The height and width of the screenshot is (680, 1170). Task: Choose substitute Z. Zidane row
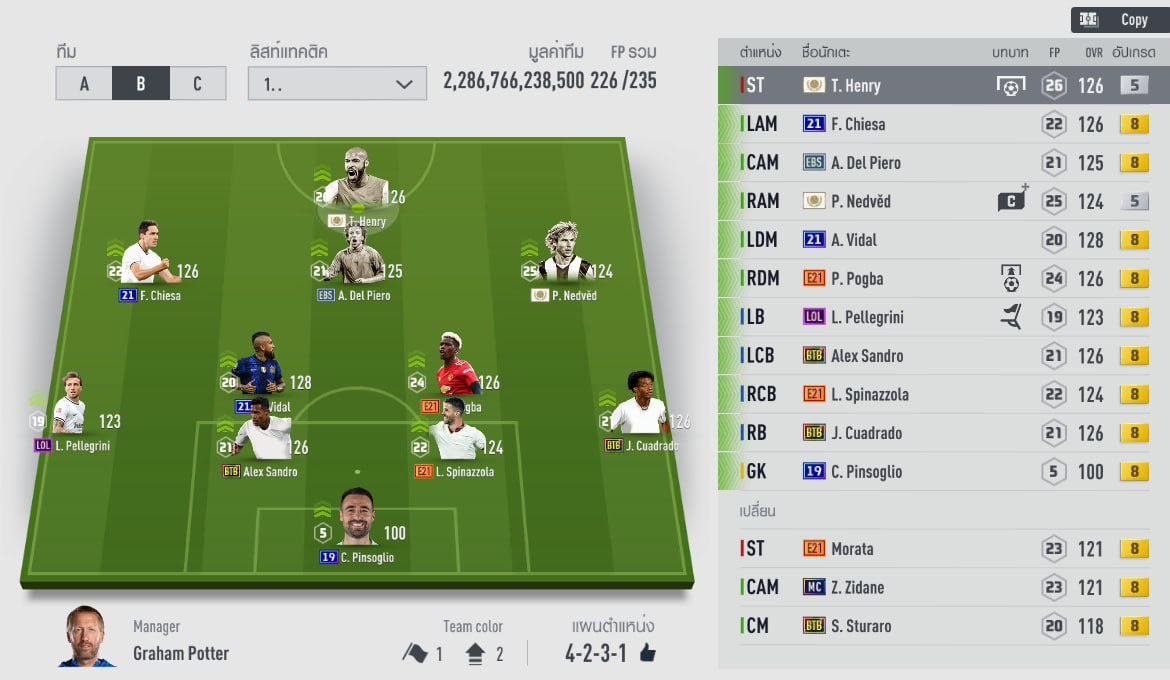click(x=940, y=587)
